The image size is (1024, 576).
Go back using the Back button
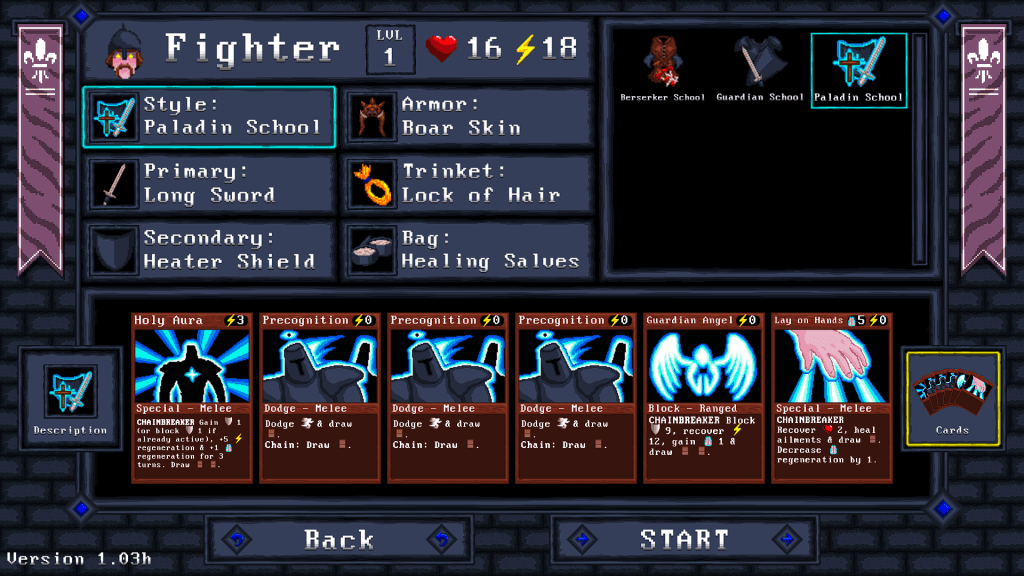point(339,540)
